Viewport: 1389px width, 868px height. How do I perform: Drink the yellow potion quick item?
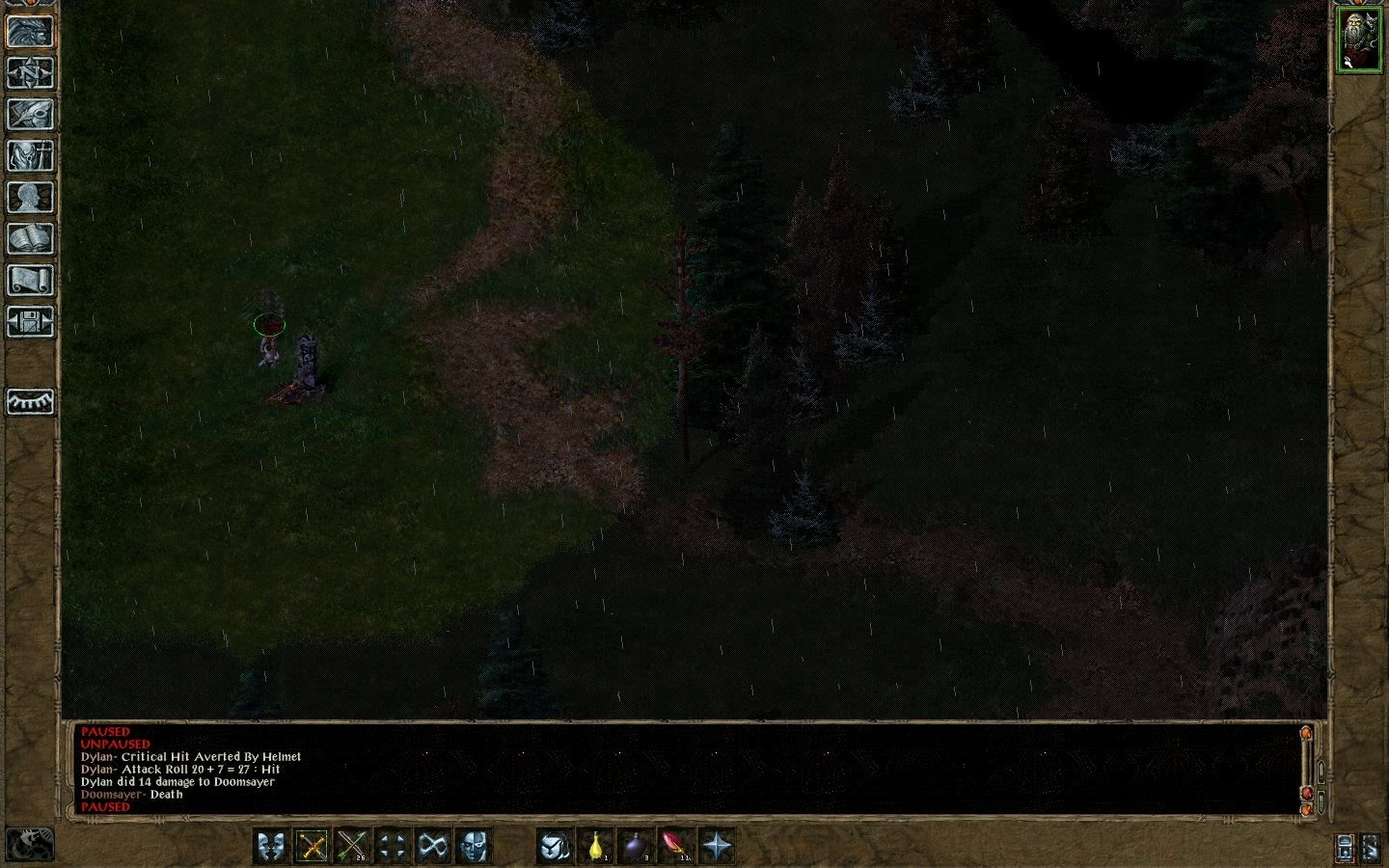click(597, 846)
